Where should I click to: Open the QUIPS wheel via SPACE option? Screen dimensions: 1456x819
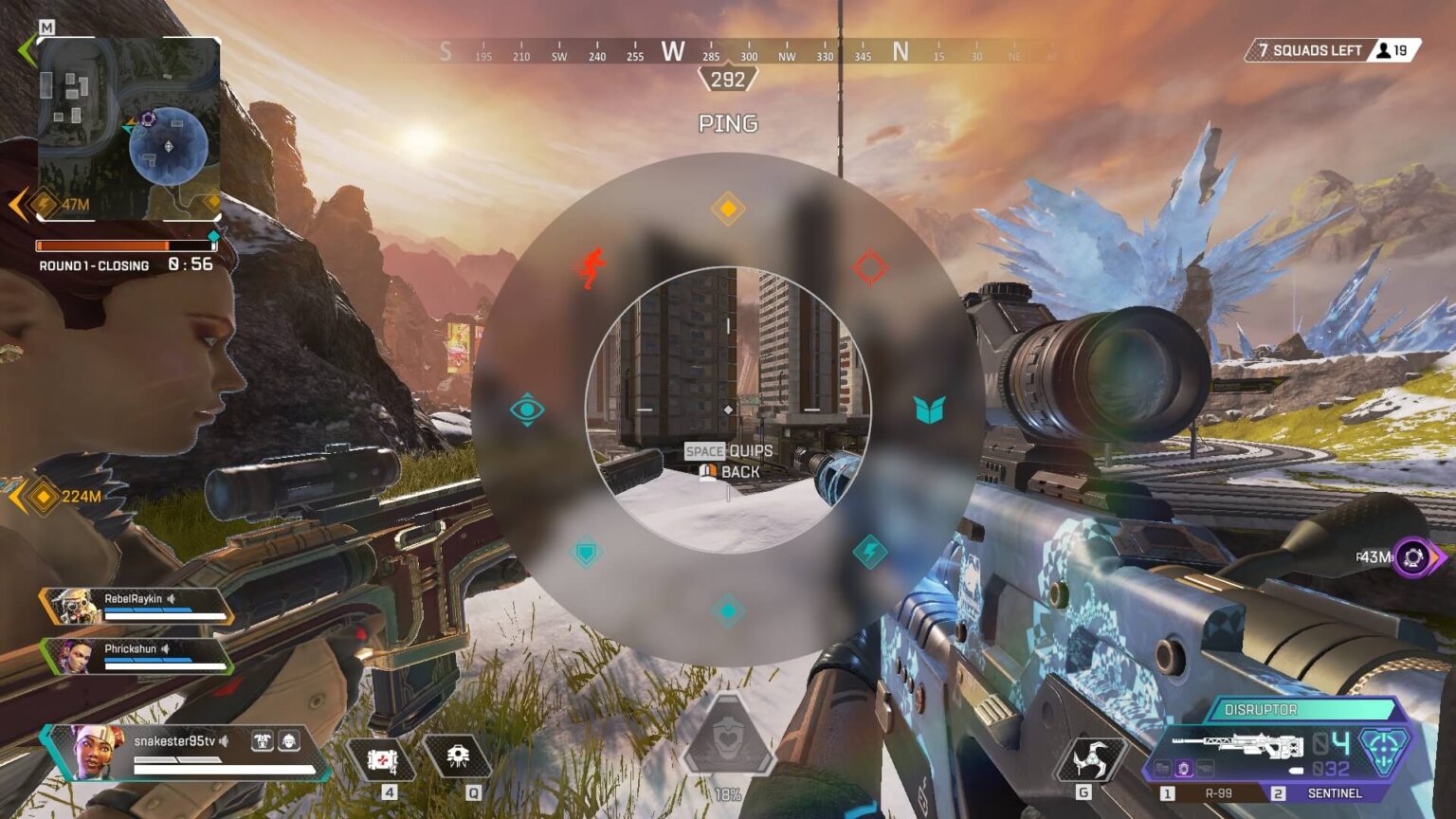click(x=728, y=451)
